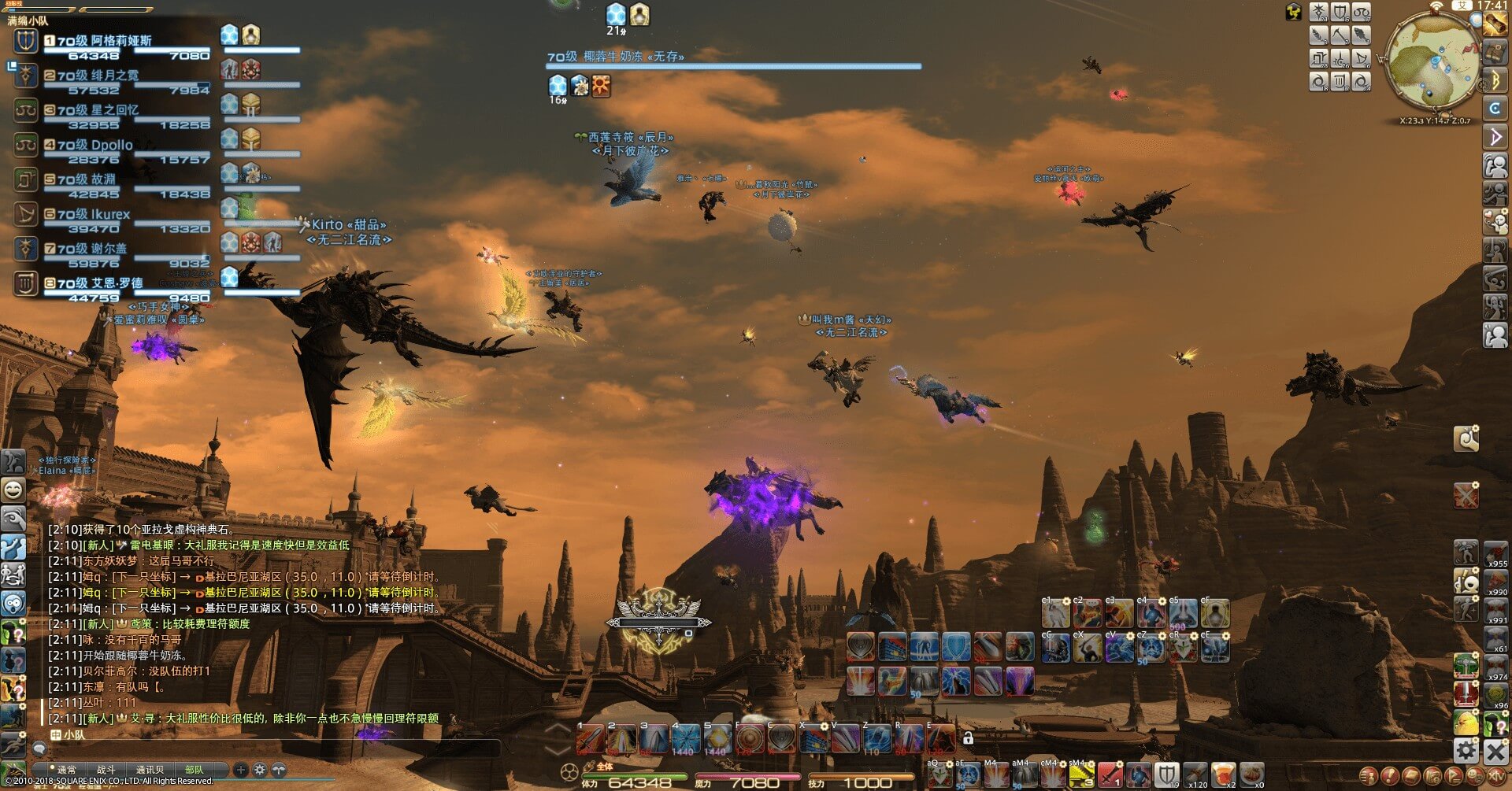This screenshot has height=791, width=1512.
Task: Open the 部队 chat tab
Action: pos(194,769)
